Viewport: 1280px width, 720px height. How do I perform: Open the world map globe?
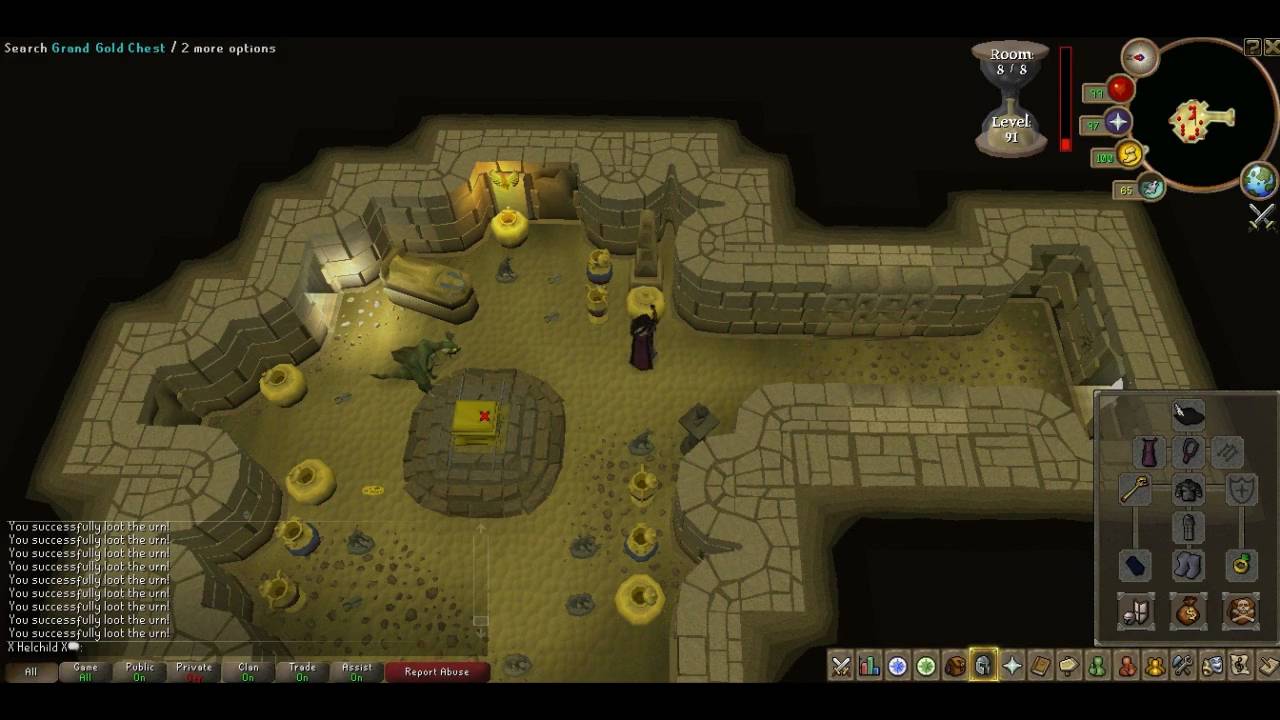pyautogui.click(x=1258, y=181)
